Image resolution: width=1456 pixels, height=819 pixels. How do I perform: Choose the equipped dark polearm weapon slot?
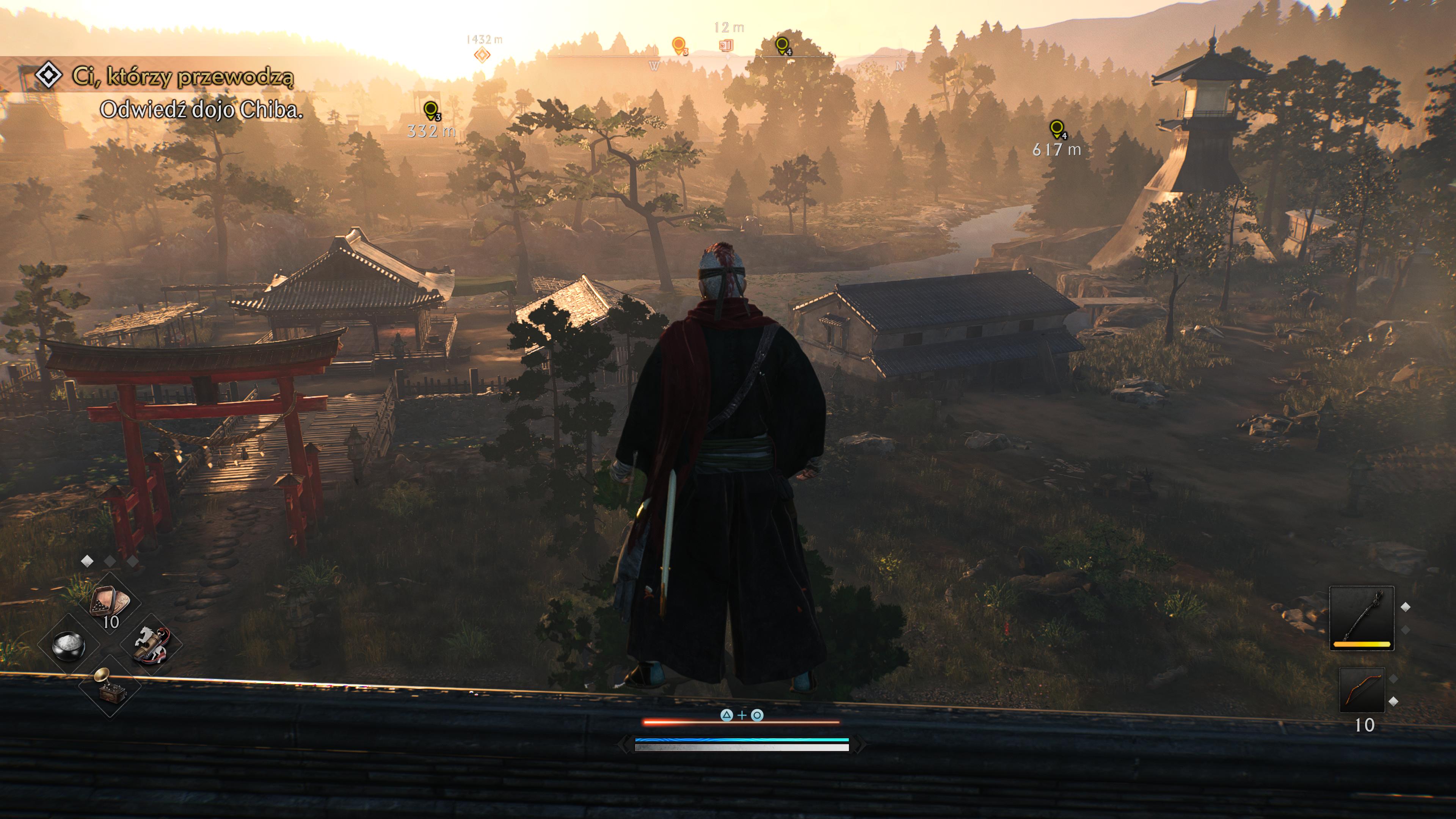tap(1362, 618)
